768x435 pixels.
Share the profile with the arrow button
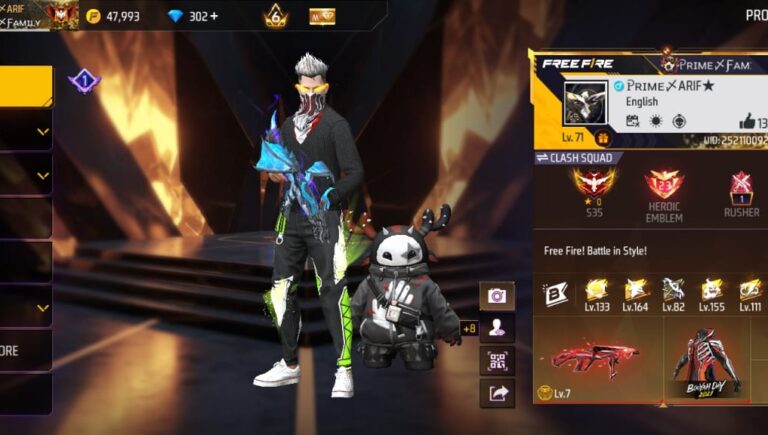(497, 393)
